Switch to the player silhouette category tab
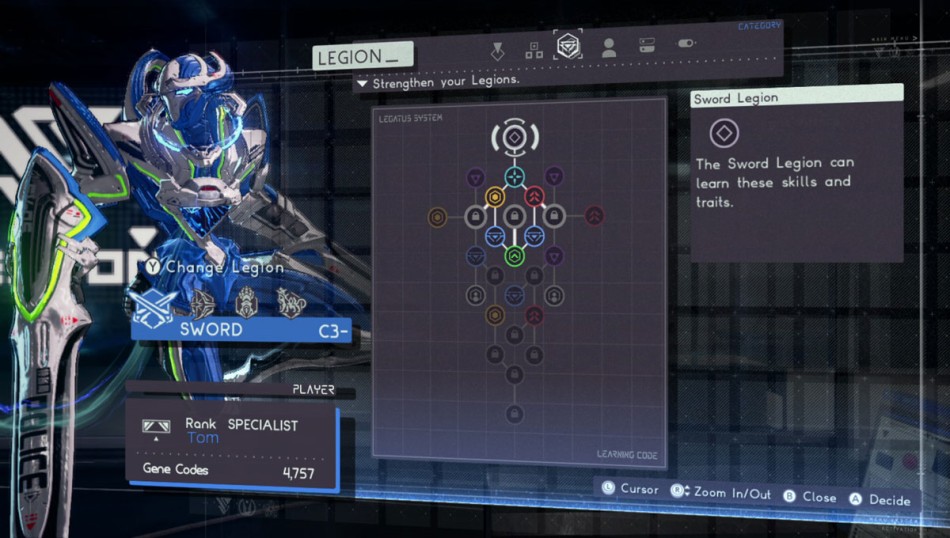This screenshot has height=538, width=950. [608, 47]
